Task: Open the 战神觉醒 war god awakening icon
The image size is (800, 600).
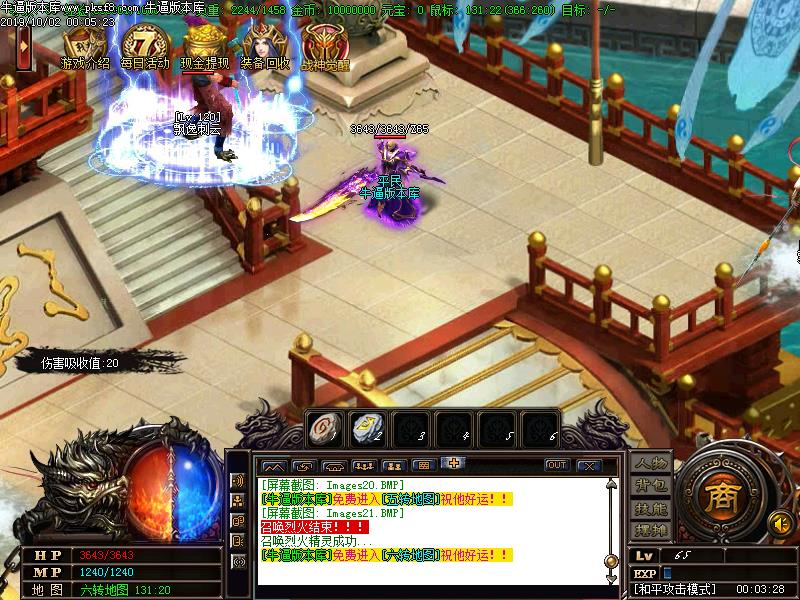Action: [325, 46]
